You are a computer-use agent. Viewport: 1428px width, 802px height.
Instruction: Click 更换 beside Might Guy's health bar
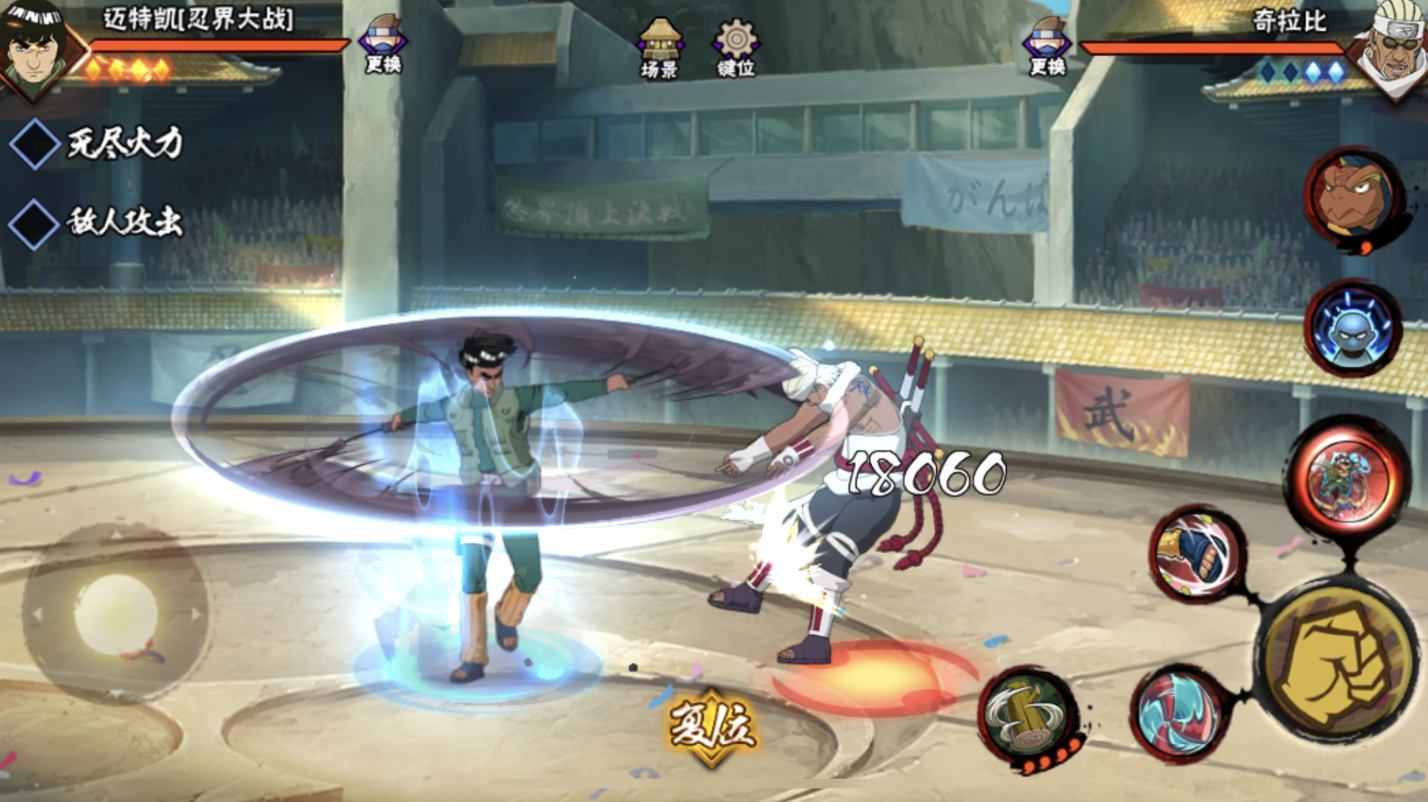[x=382, y=45]
